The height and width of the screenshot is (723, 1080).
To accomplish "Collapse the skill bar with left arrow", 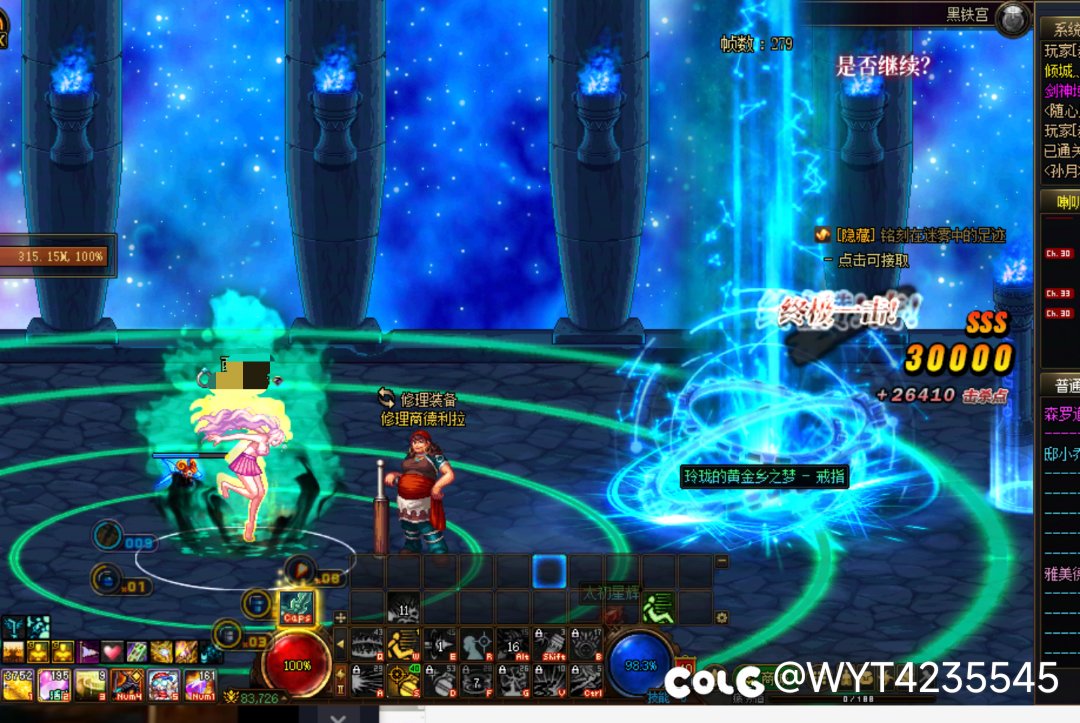I will pyautogui.click(x=340, y=644).
